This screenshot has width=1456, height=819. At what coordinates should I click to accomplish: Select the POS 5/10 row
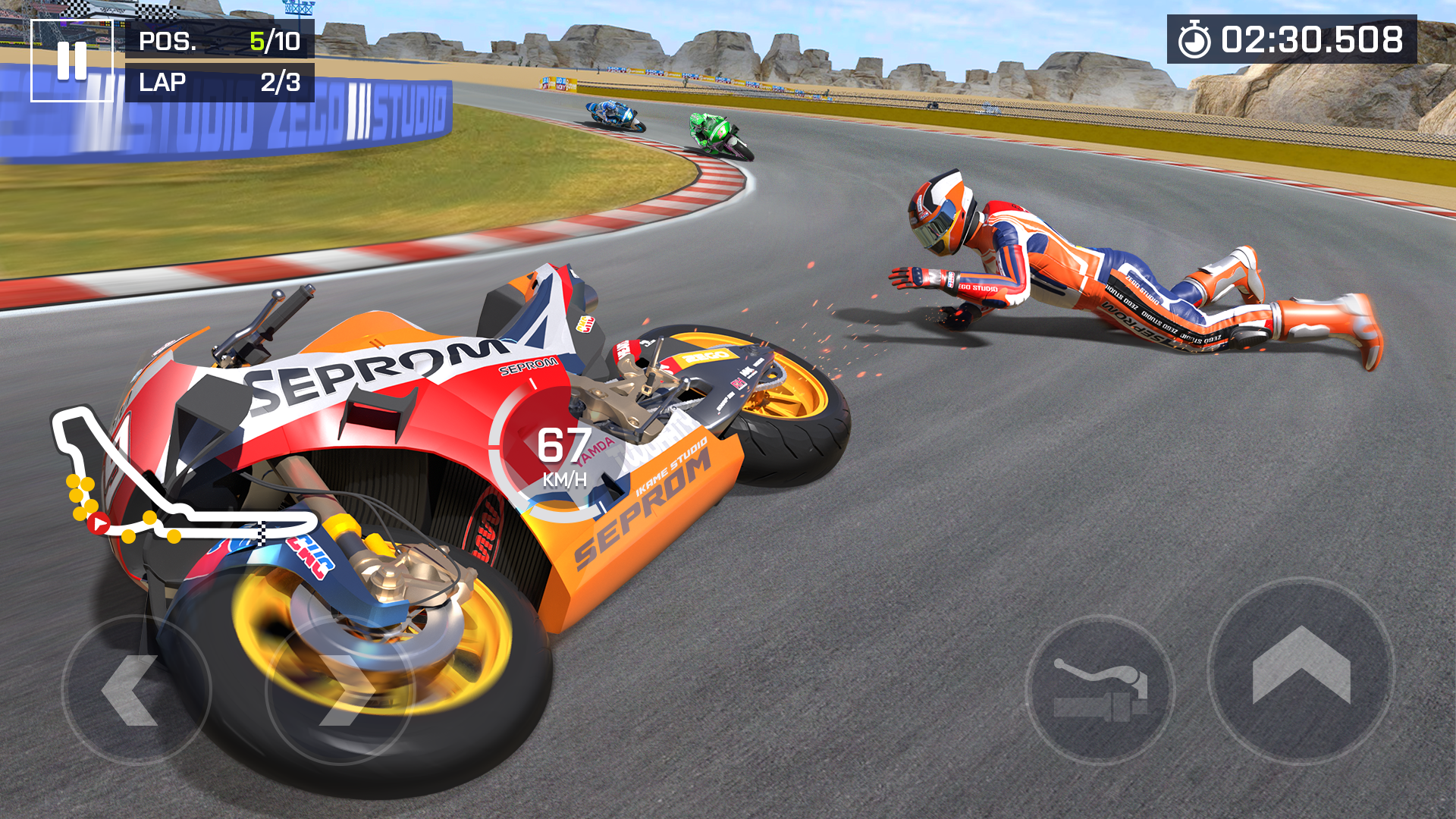click(x=220, y=43)
